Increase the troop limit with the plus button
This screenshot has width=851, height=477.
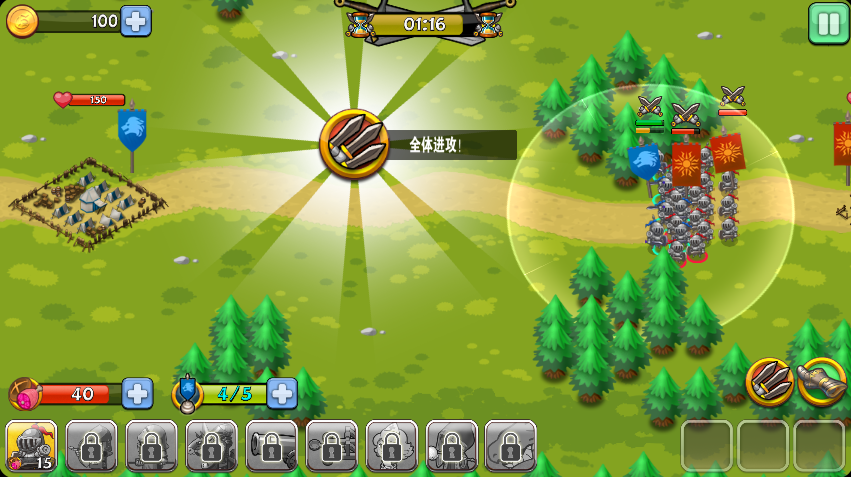tap(282, 393)
